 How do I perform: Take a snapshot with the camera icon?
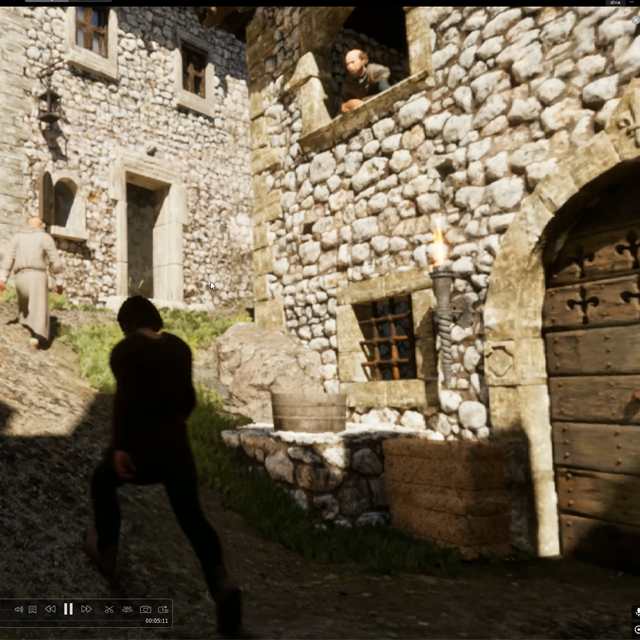(x=145, y=609)
